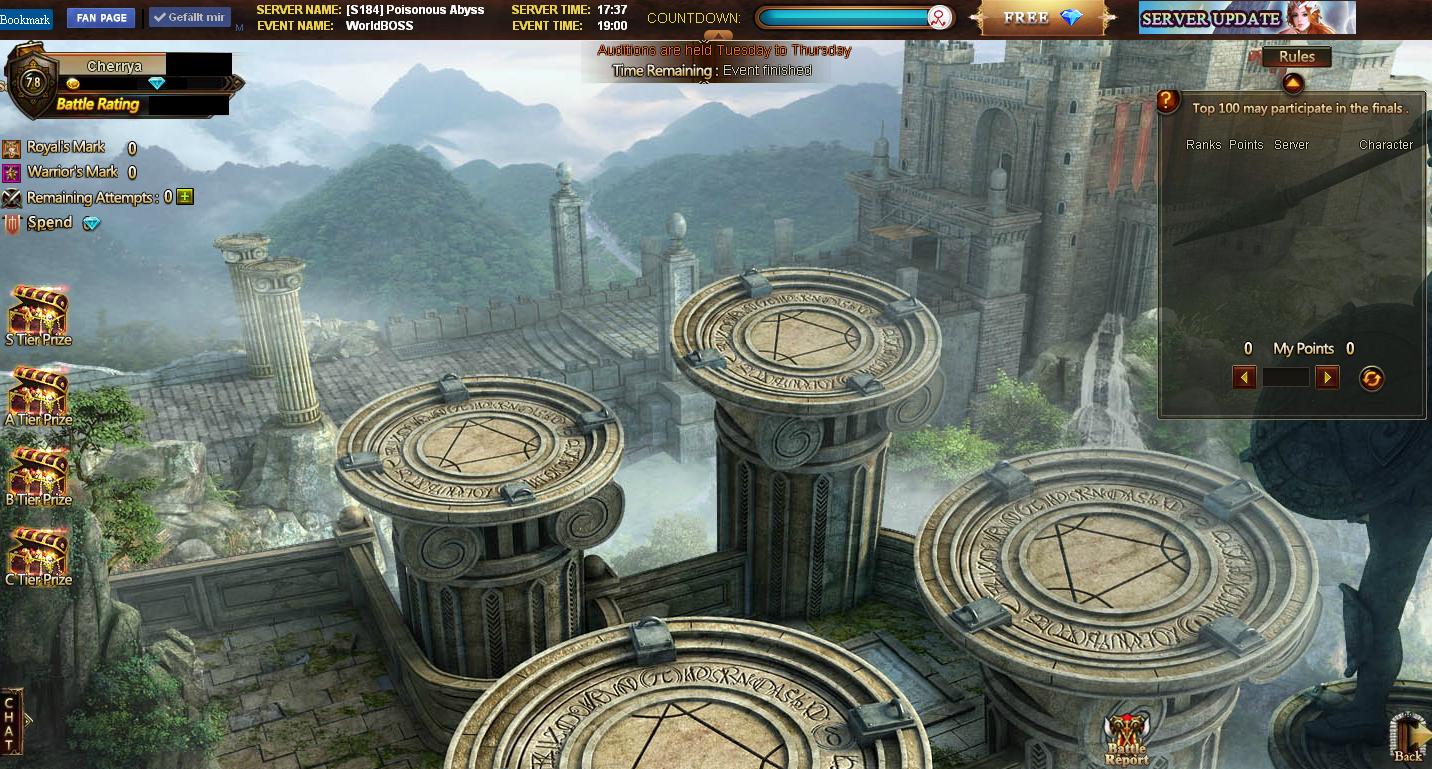
Task: Go to previous ranking page
Action: [x=1245, y=377]
